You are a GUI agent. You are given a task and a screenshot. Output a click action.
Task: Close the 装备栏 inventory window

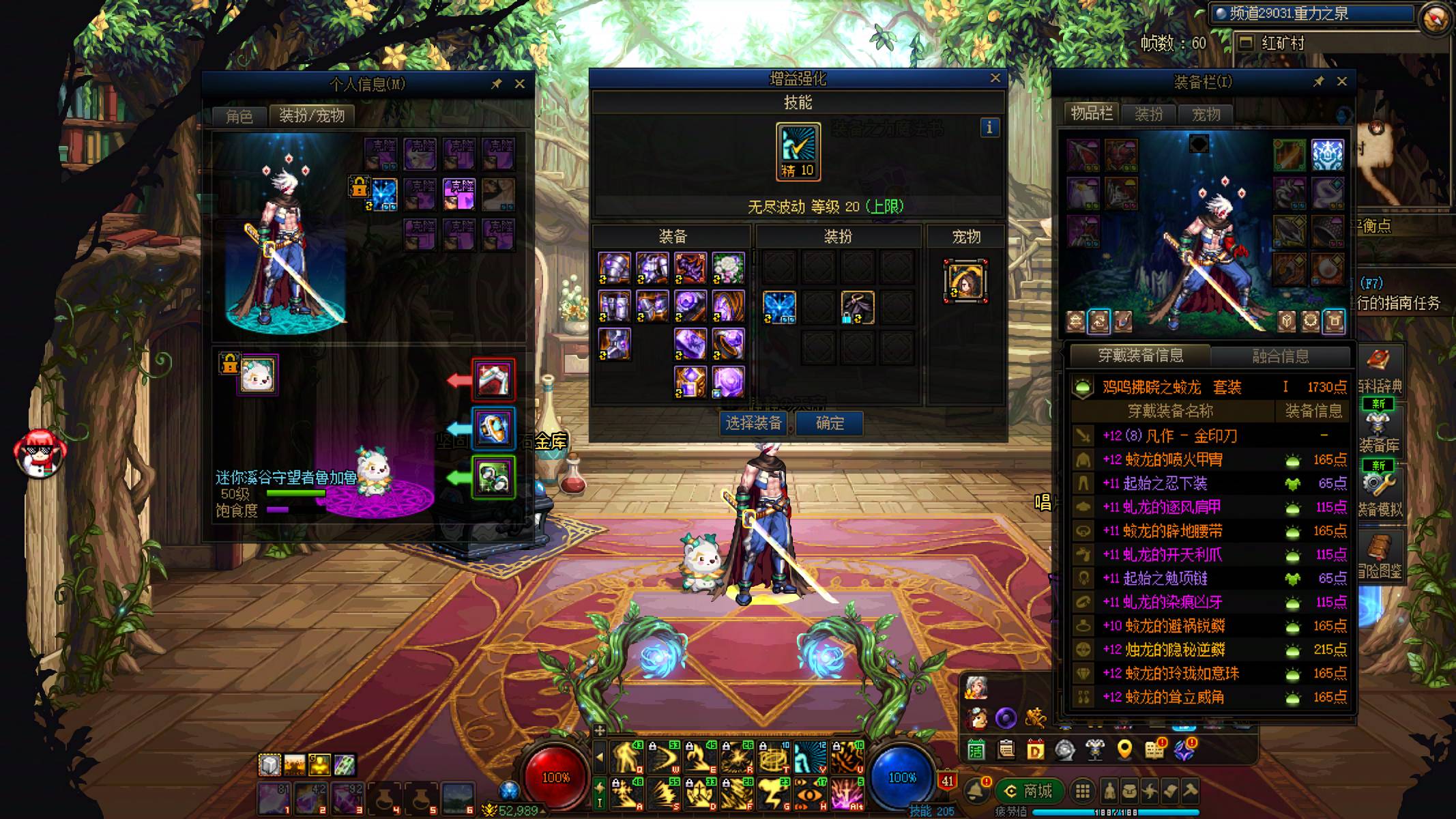tap(1342, 82)
